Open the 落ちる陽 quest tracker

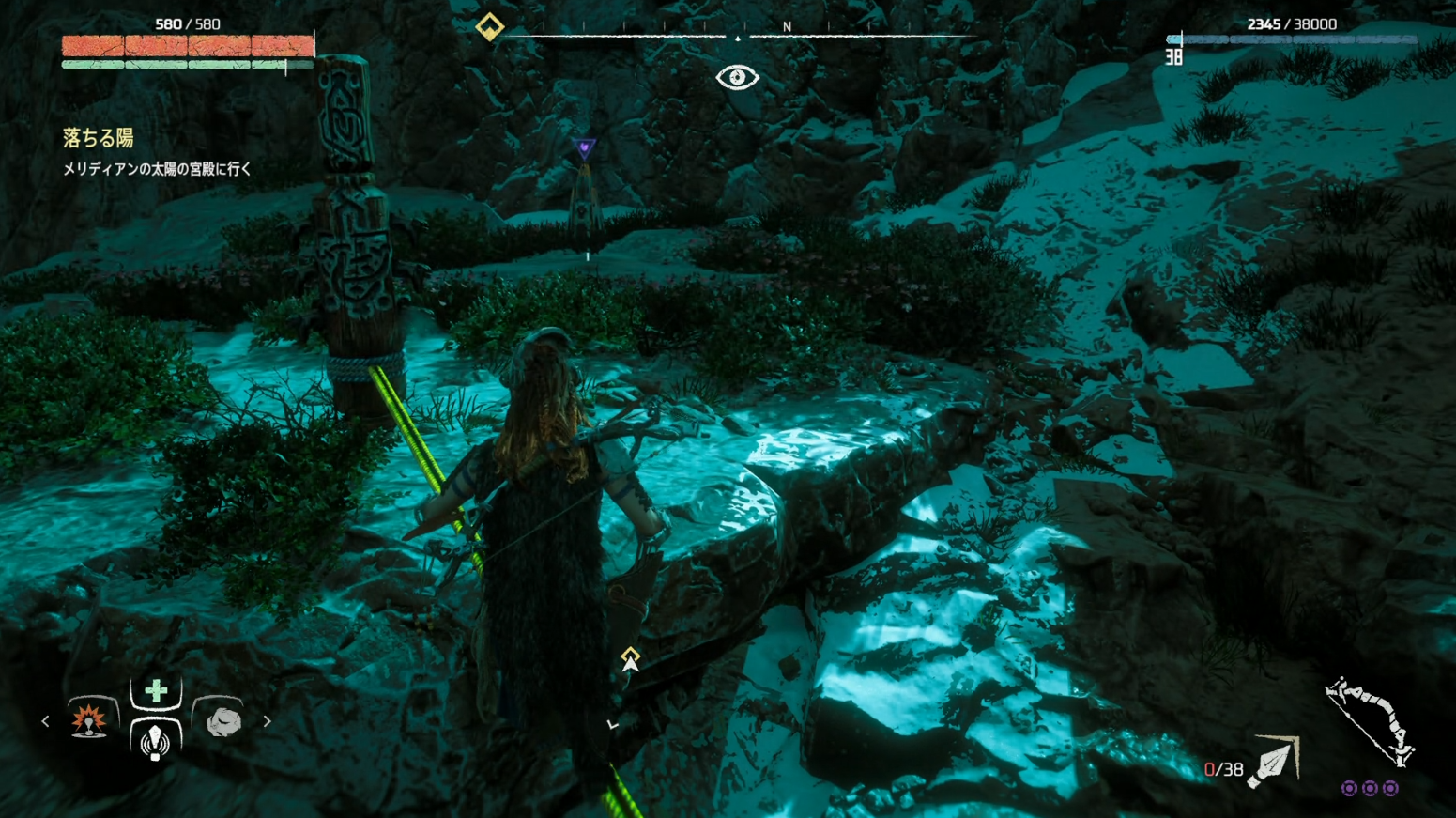99,138
